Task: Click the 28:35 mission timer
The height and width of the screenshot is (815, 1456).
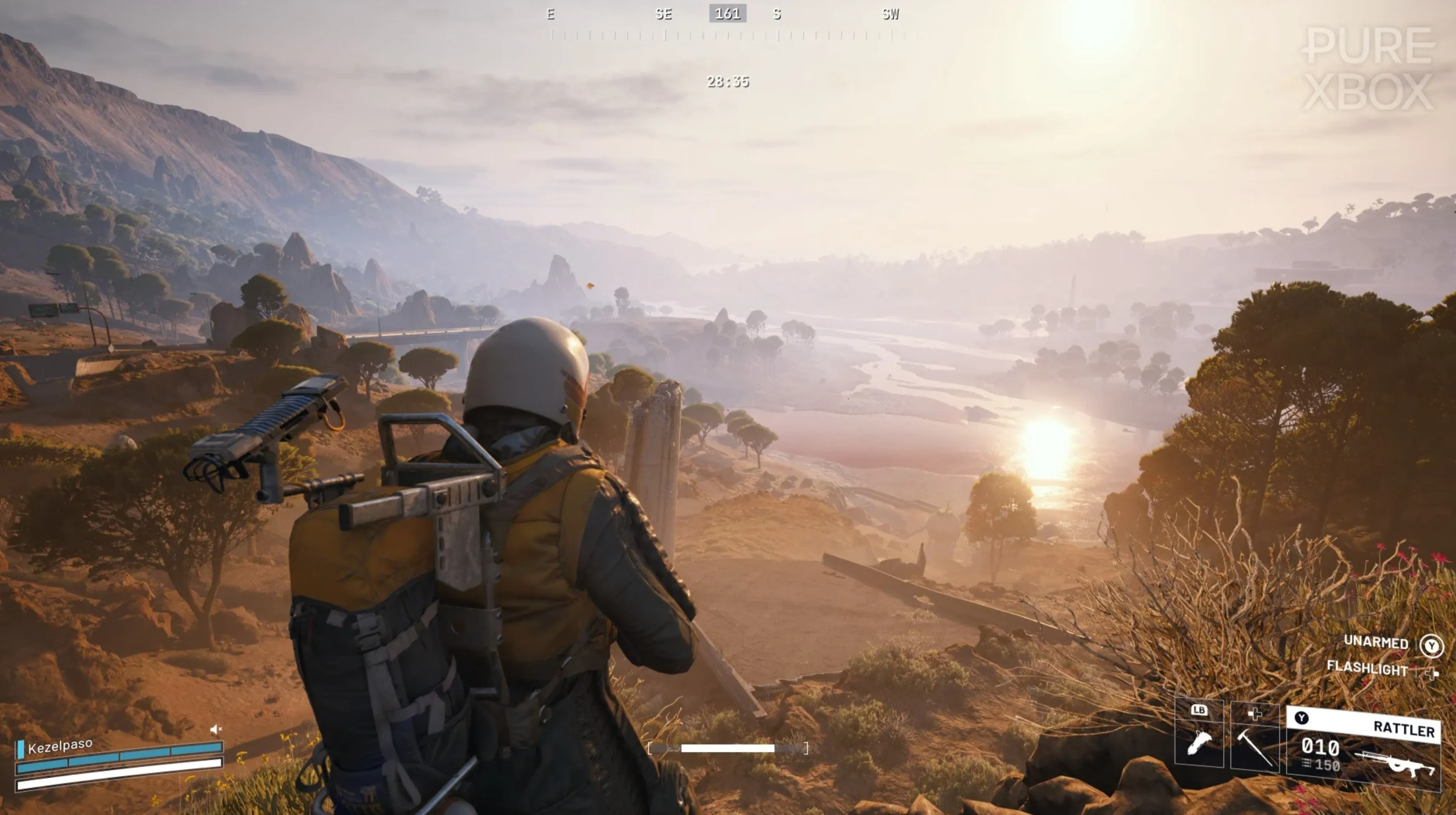Action: (728, 82)
